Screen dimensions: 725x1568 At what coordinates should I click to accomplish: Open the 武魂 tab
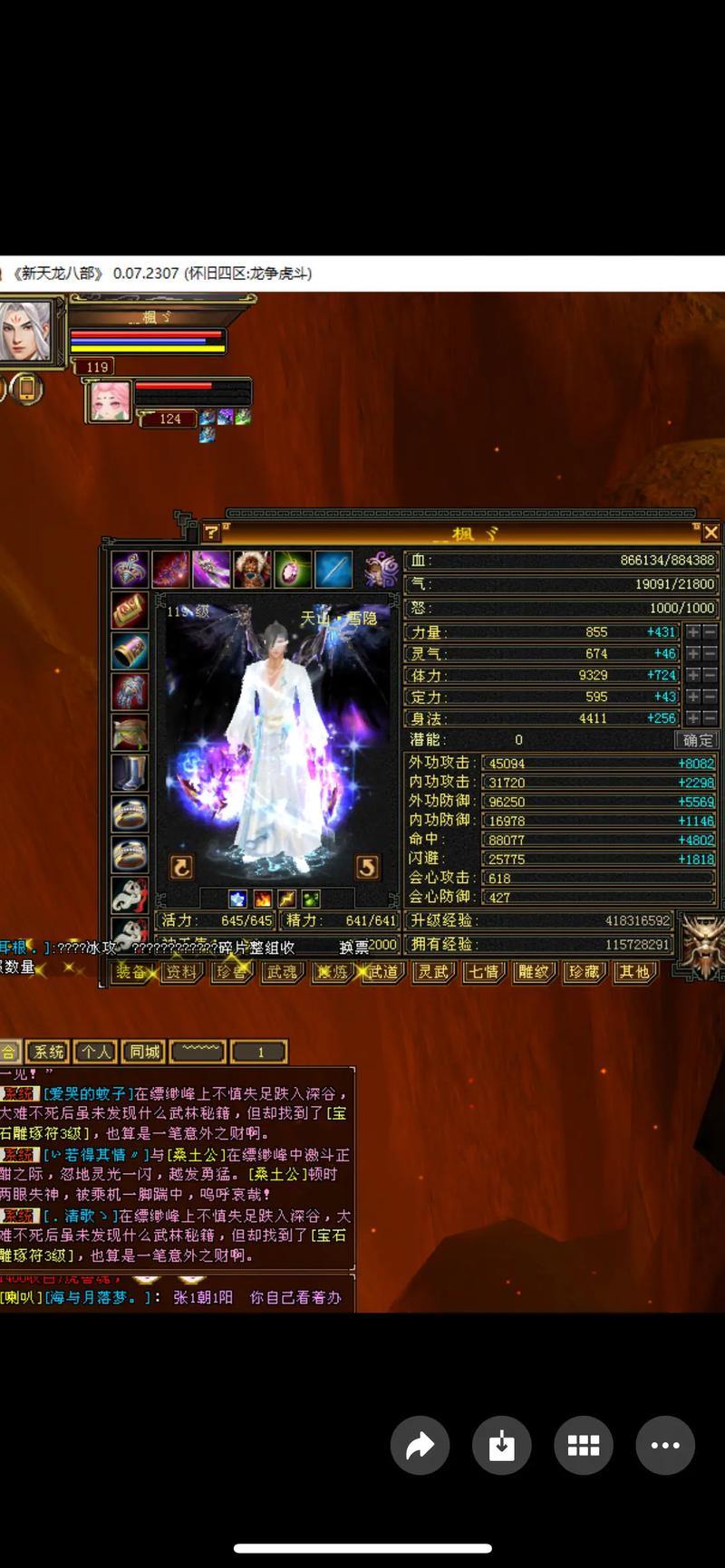pos(282,972)
